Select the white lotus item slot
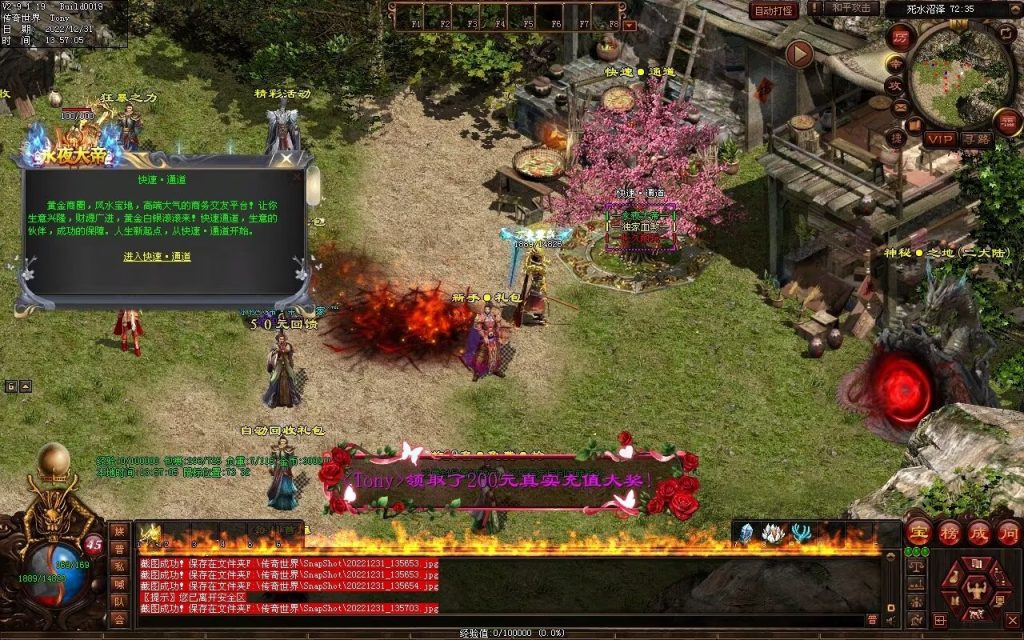 (x=773, y=534)
